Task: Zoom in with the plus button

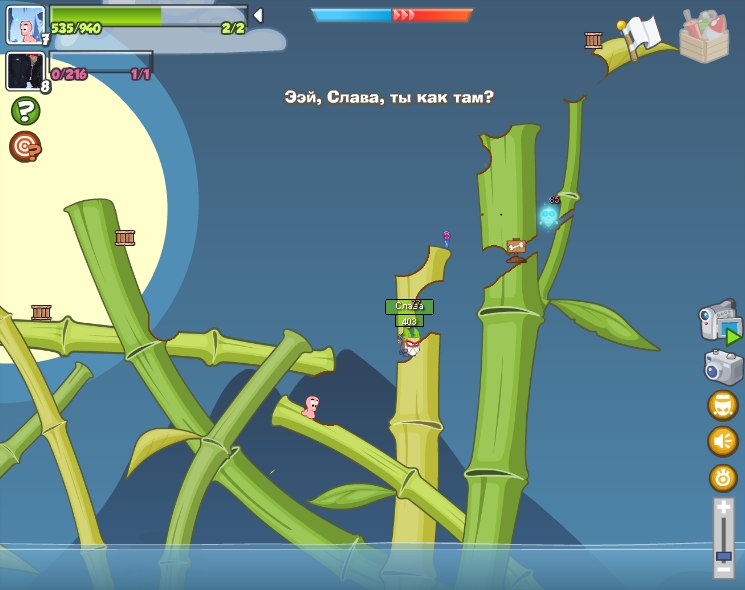Action: tap(723, 508)
